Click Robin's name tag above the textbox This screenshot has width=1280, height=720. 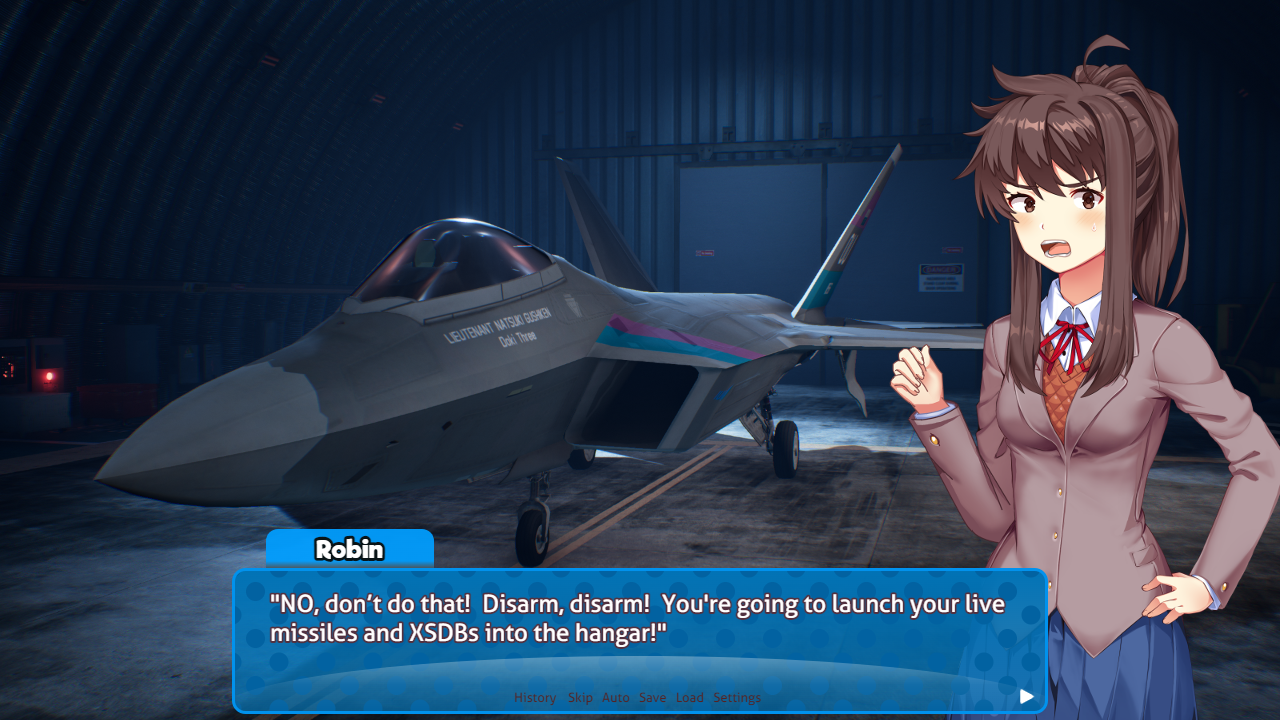349,549
